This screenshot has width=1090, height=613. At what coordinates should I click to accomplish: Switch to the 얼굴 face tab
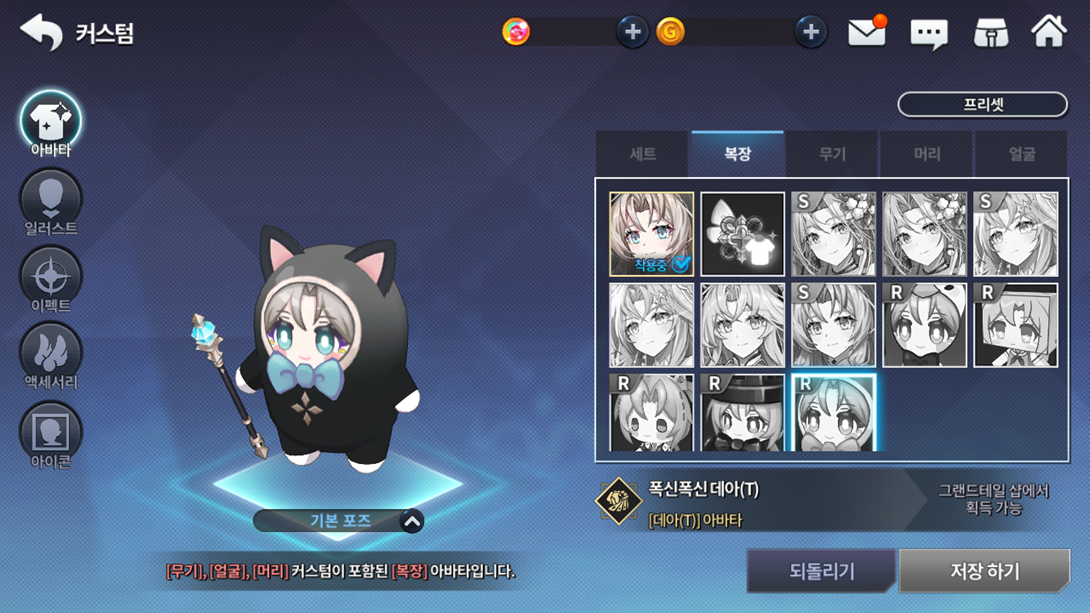[1021, 154]
